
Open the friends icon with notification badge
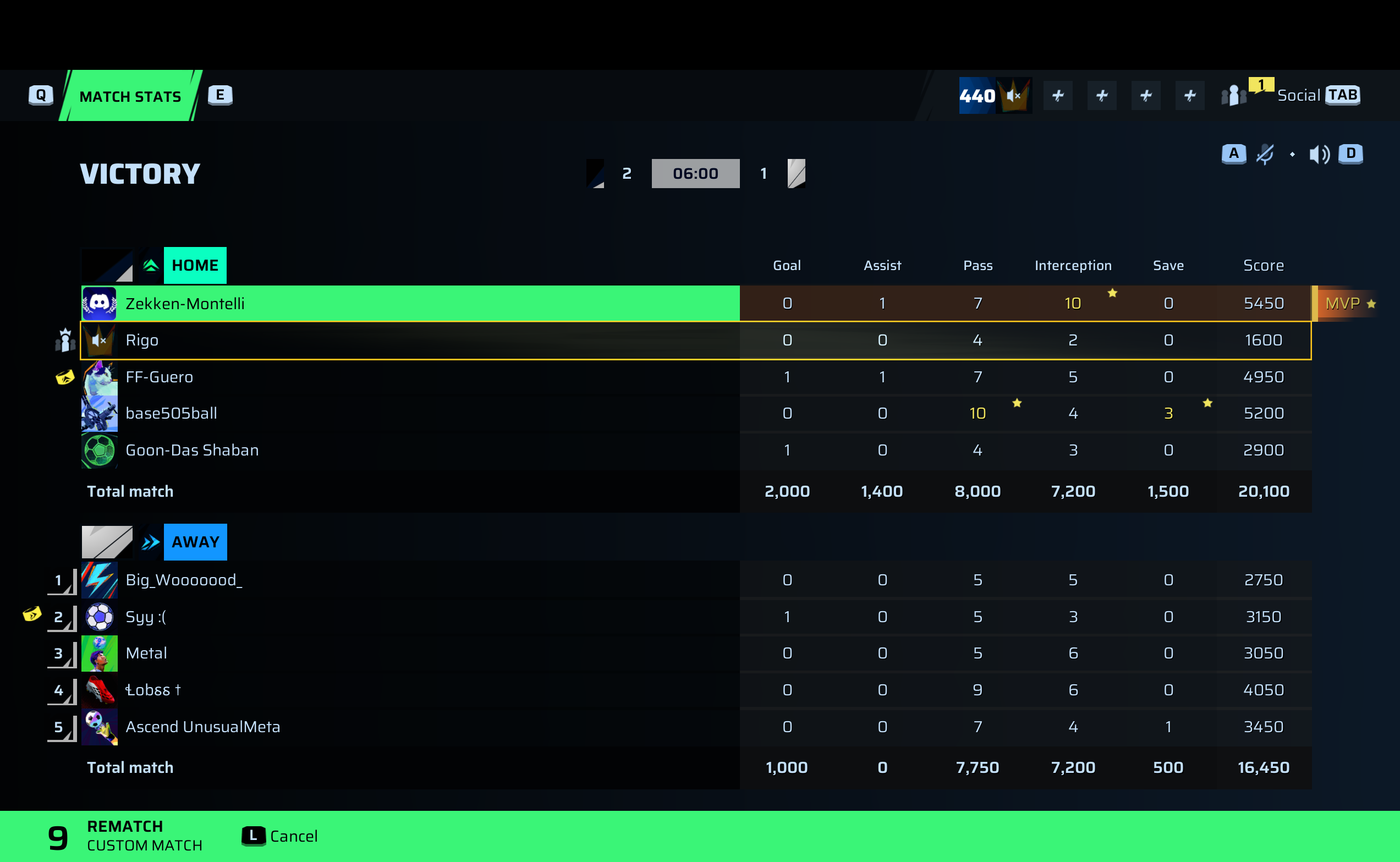click(x=1233, y=95)
